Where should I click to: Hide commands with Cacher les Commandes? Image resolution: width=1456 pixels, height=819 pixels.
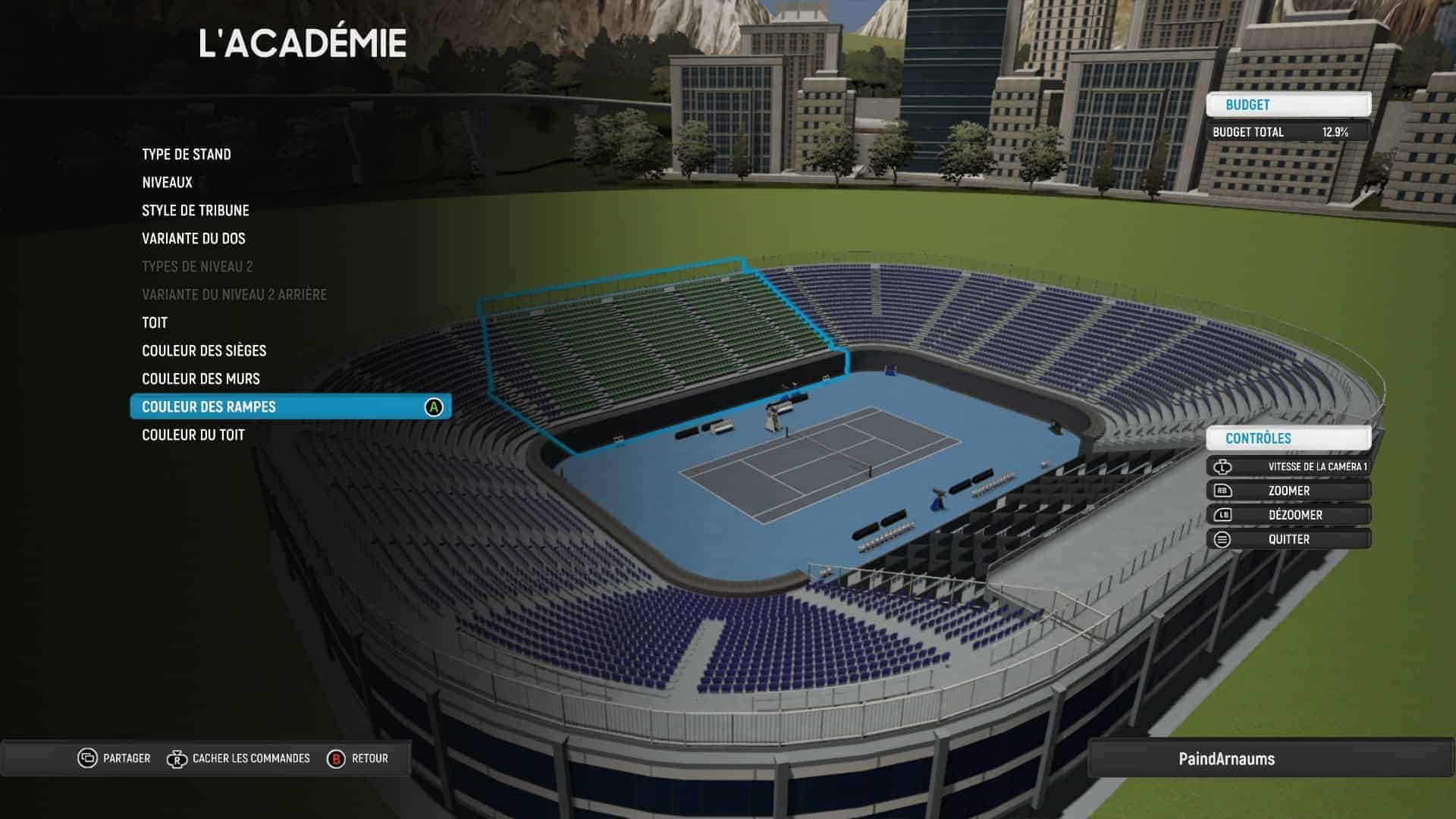coord(239,758)
